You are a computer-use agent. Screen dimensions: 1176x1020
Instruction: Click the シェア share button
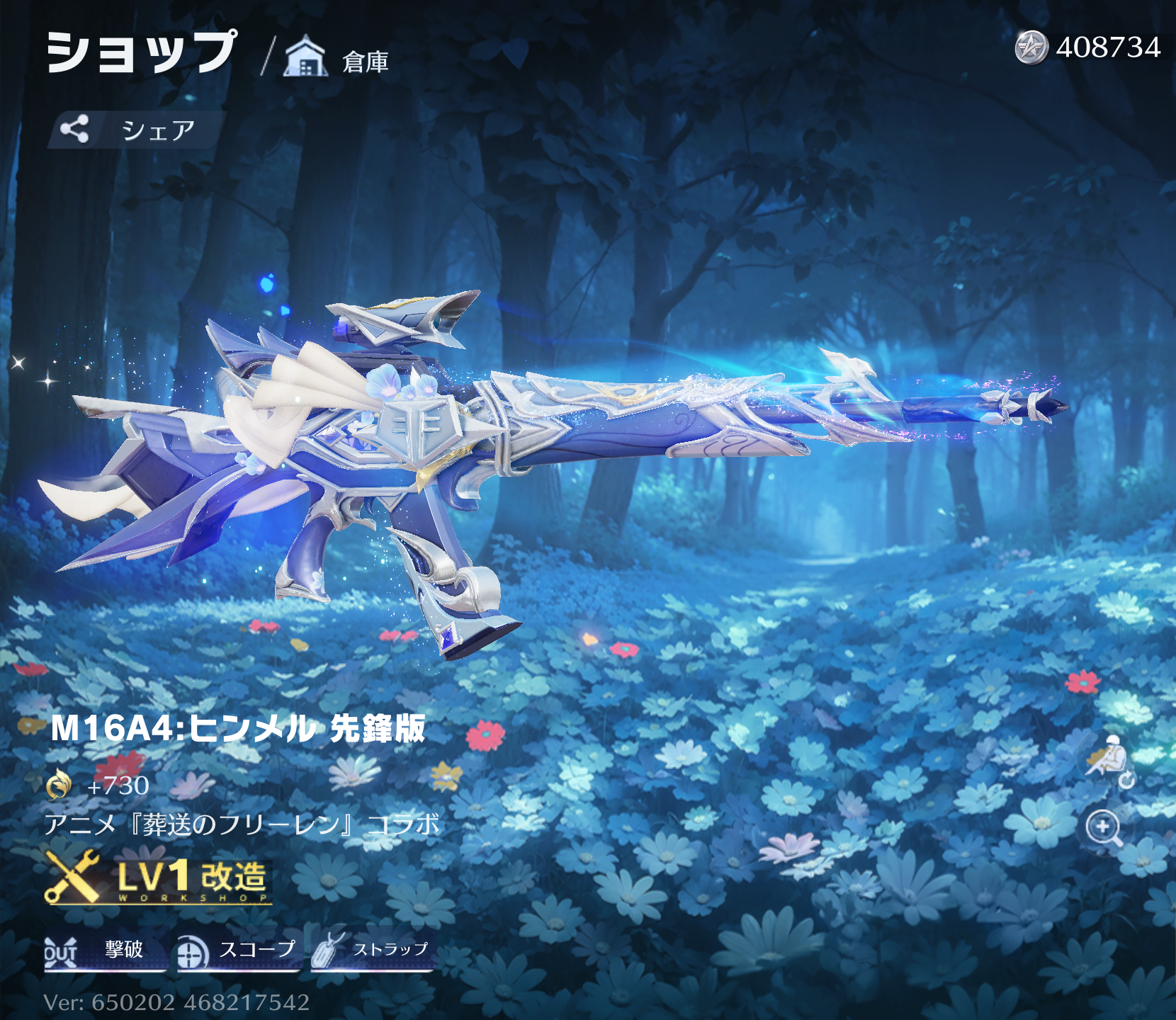pyautogui.click(x=135, y=130)
